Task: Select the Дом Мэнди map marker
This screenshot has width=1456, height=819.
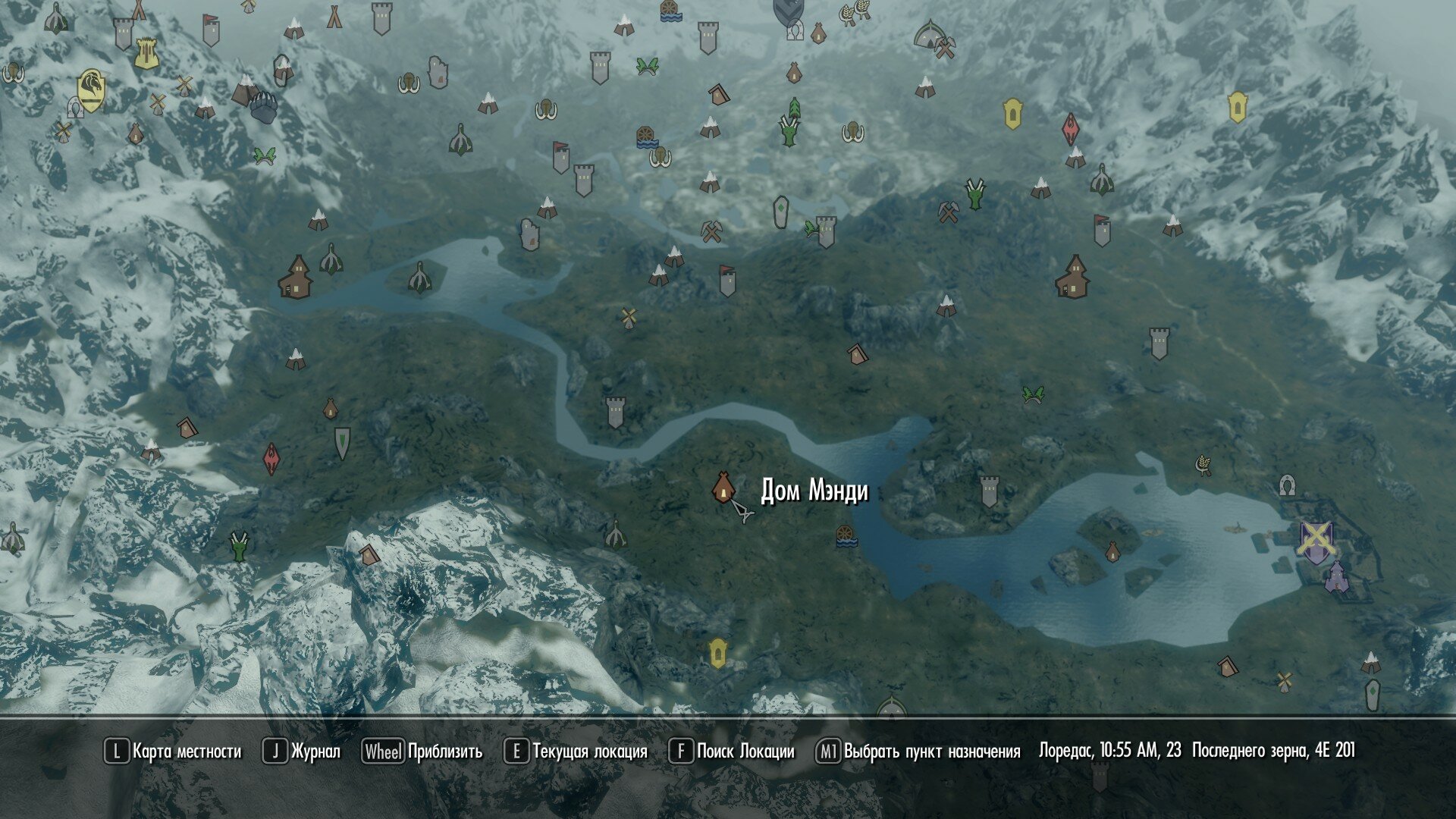Action: pos(723,488)
